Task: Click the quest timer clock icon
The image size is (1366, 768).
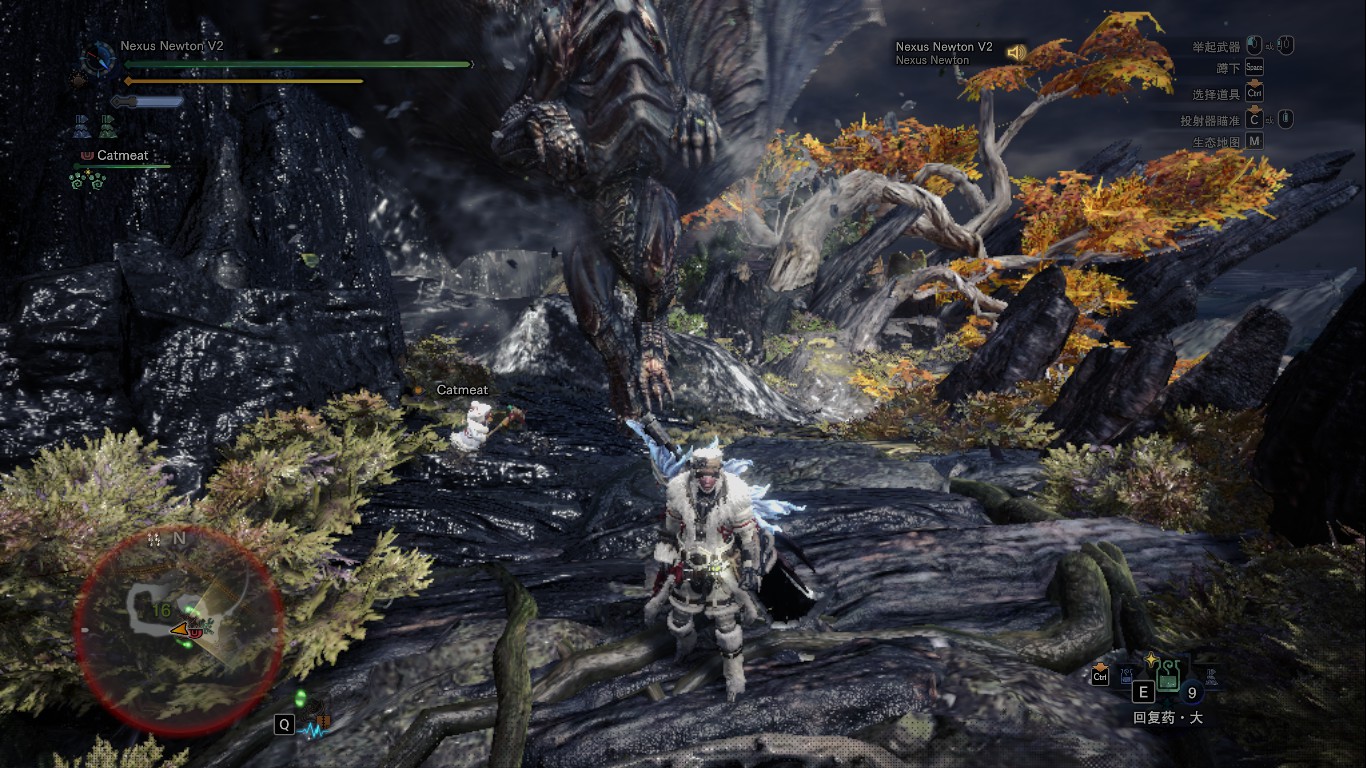Action: tap(98, 56)
